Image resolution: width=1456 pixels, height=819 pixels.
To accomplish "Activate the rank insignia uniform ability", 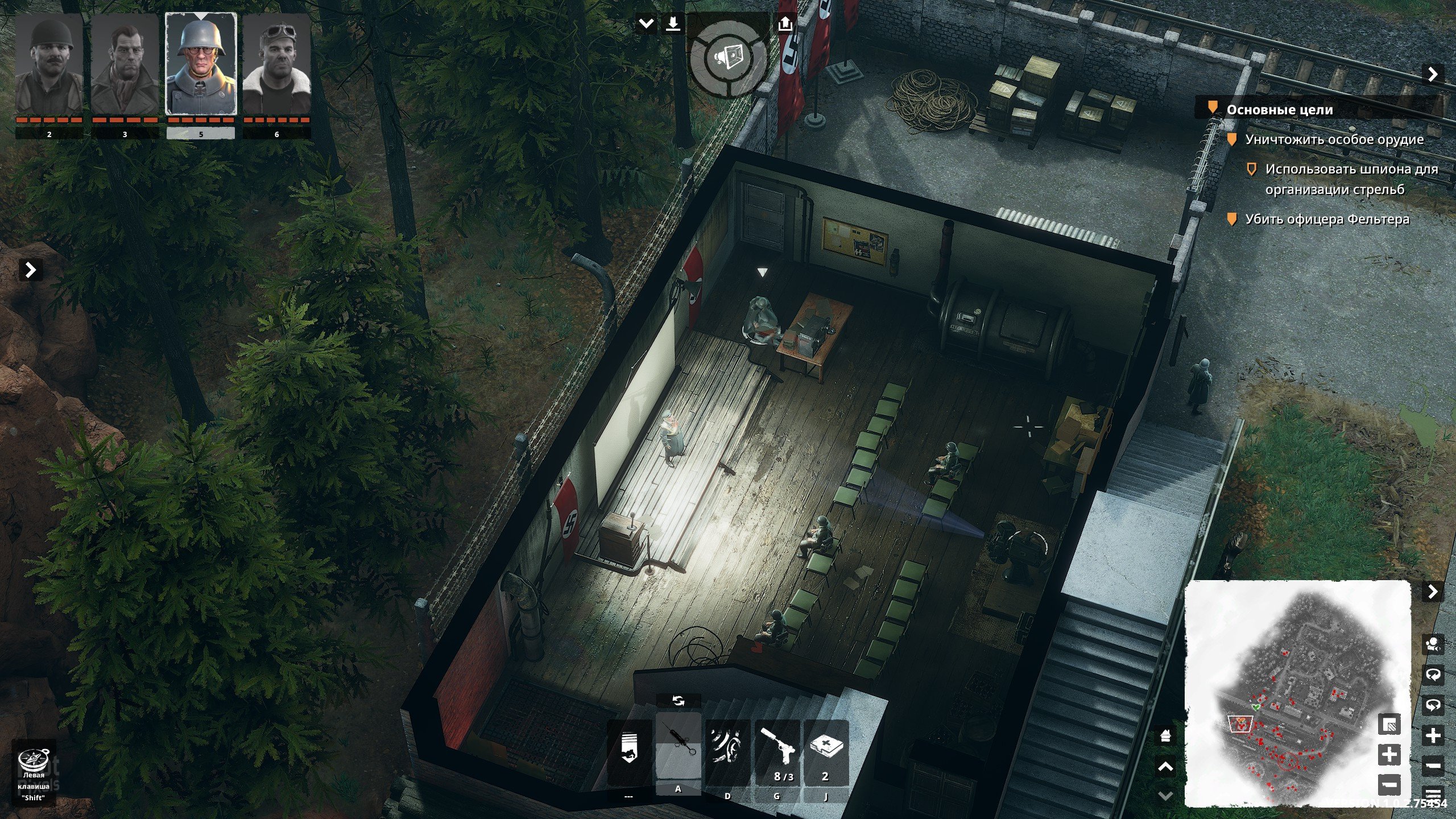I will click(x=628, y=752).
